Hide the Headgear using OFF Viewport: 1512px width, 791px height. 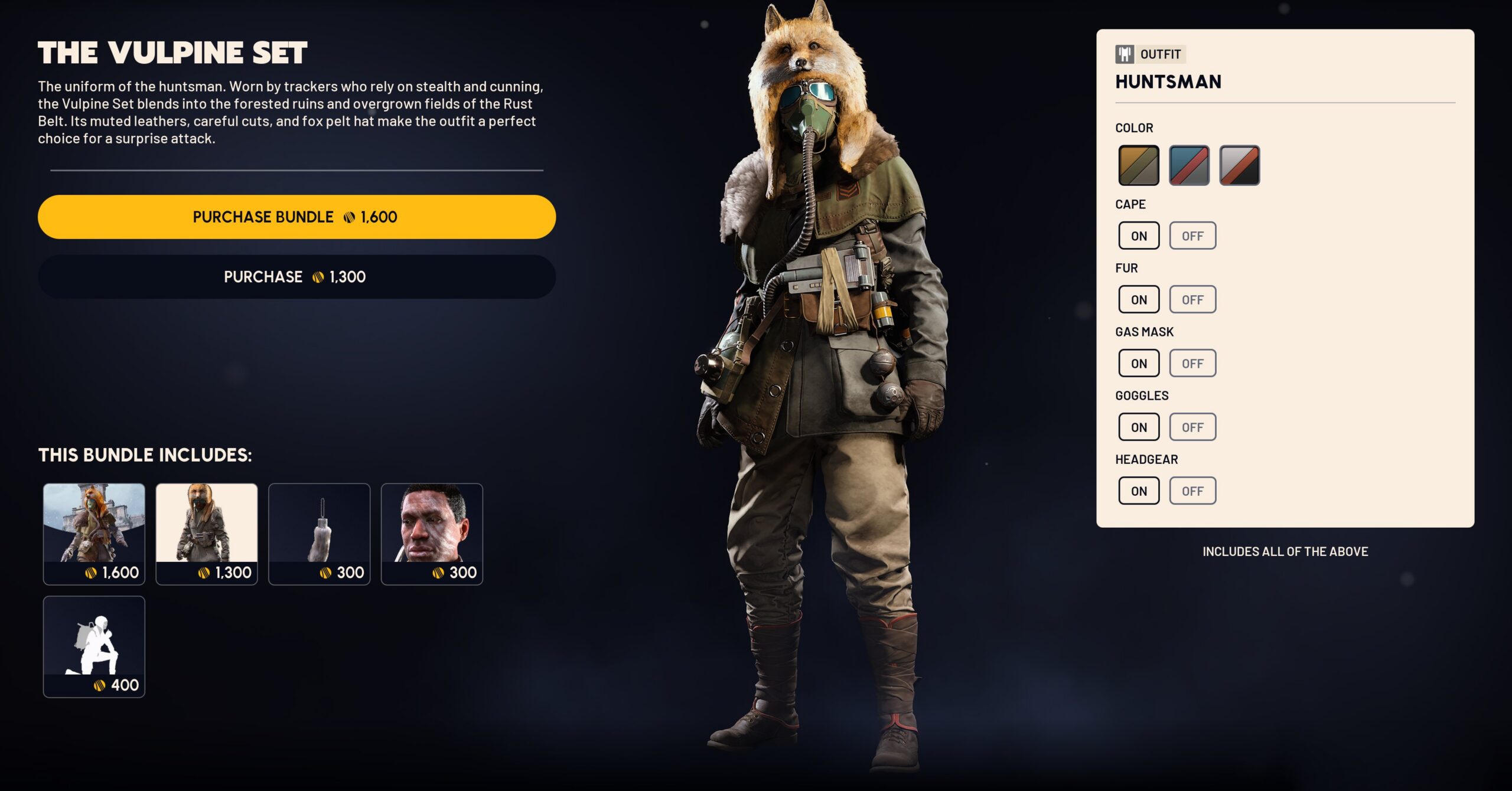click(1192, 491)
